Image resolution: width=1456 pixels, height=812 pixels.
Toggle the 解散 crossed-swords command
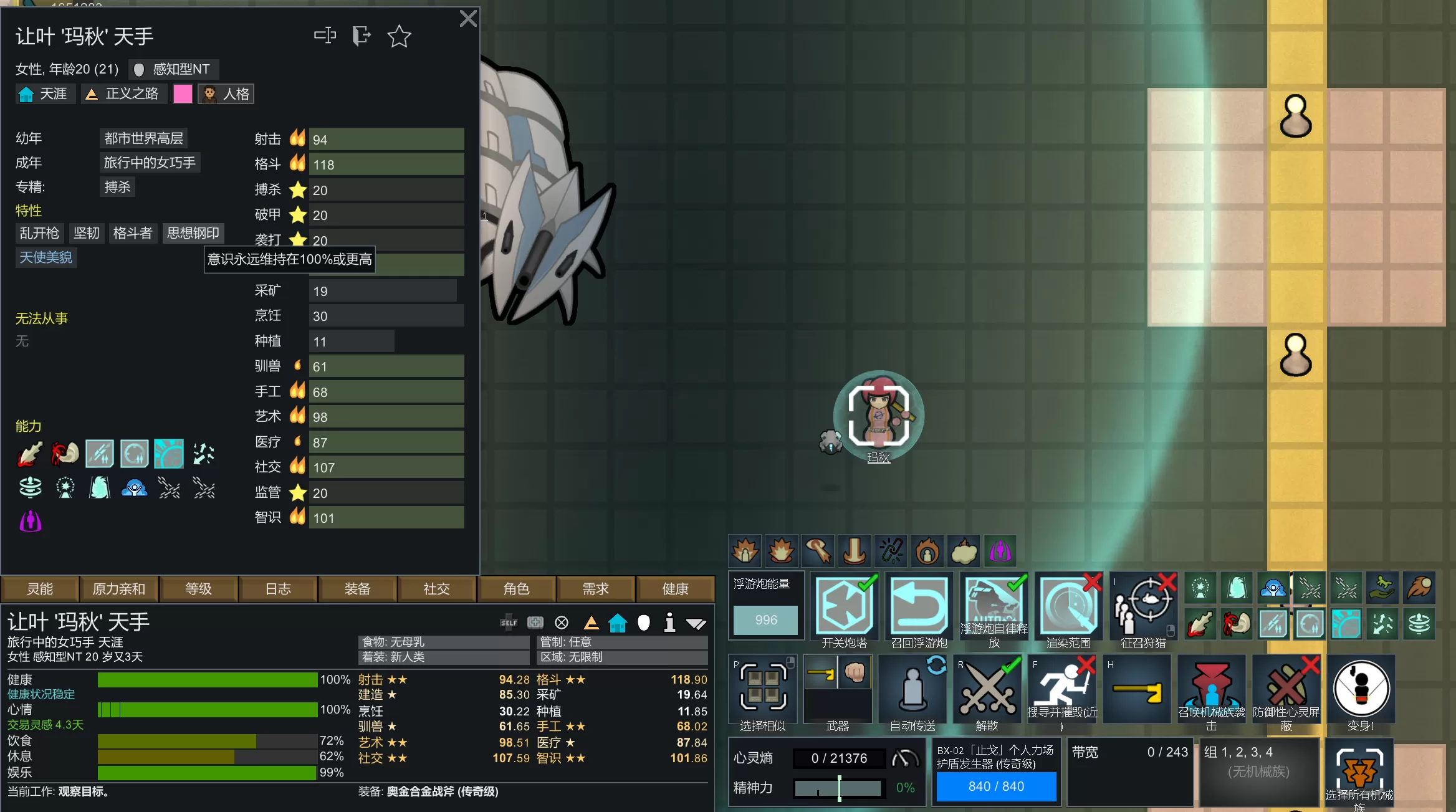coord(987,689)
